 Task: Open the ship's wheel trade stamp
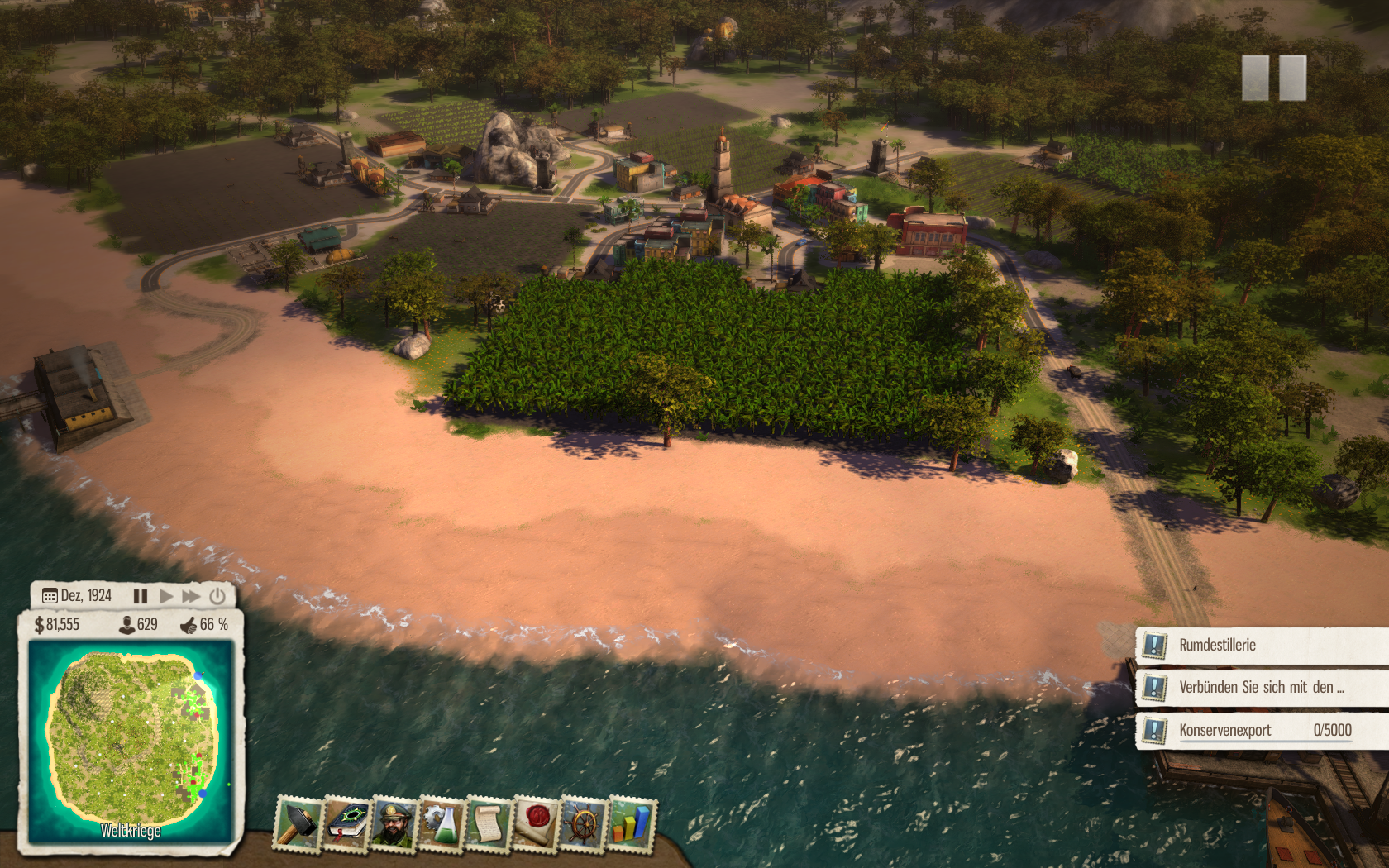point(584,823)
